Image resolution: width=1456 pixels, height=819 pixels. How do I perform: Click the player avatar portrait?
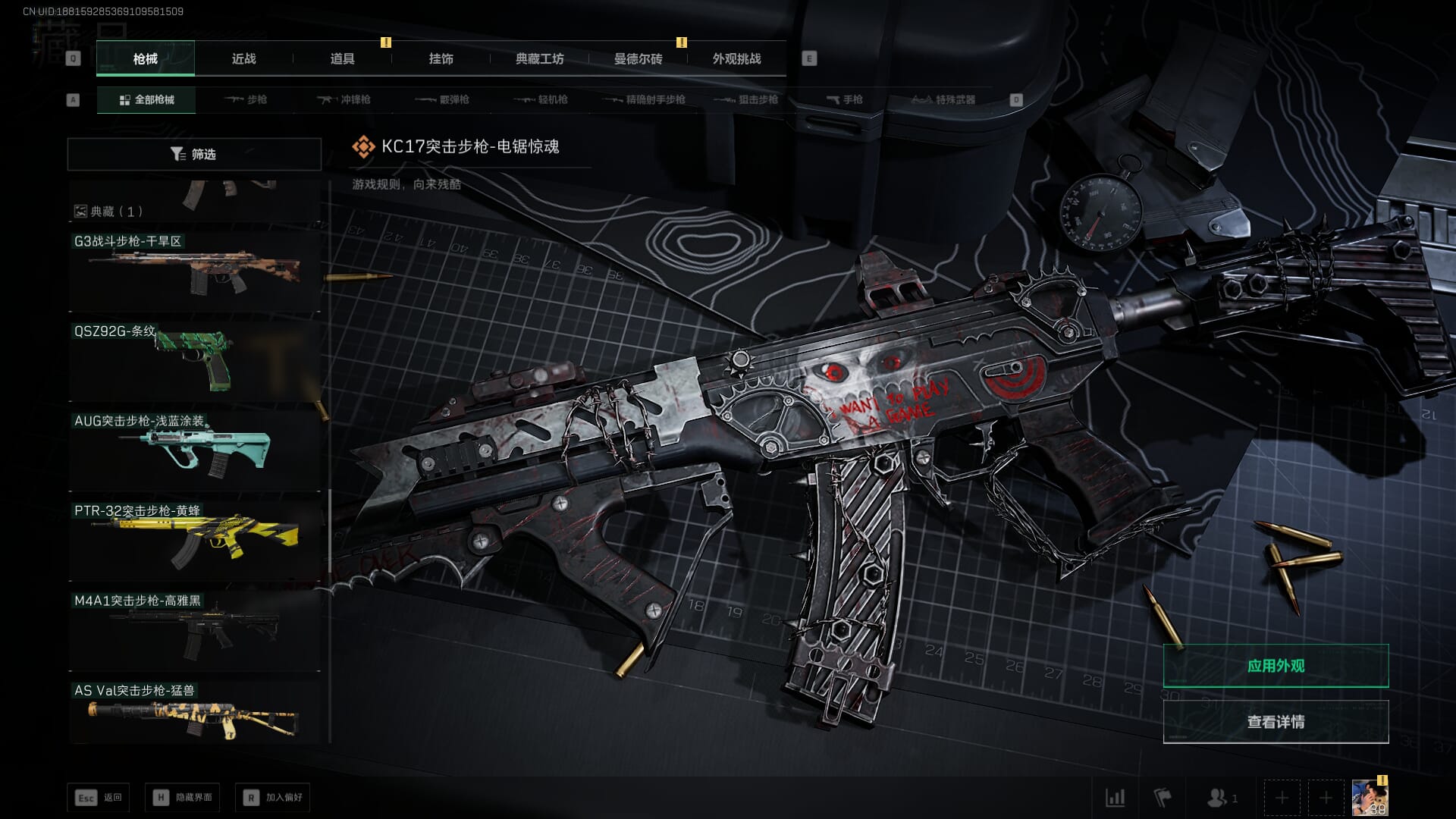[x=1370, y=798]
